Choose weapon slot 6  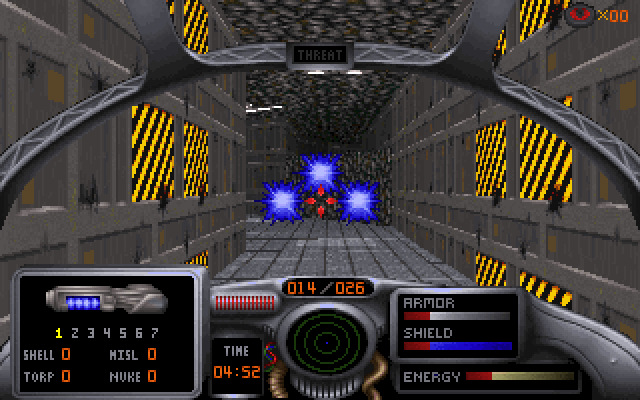(x=138, y=332)
